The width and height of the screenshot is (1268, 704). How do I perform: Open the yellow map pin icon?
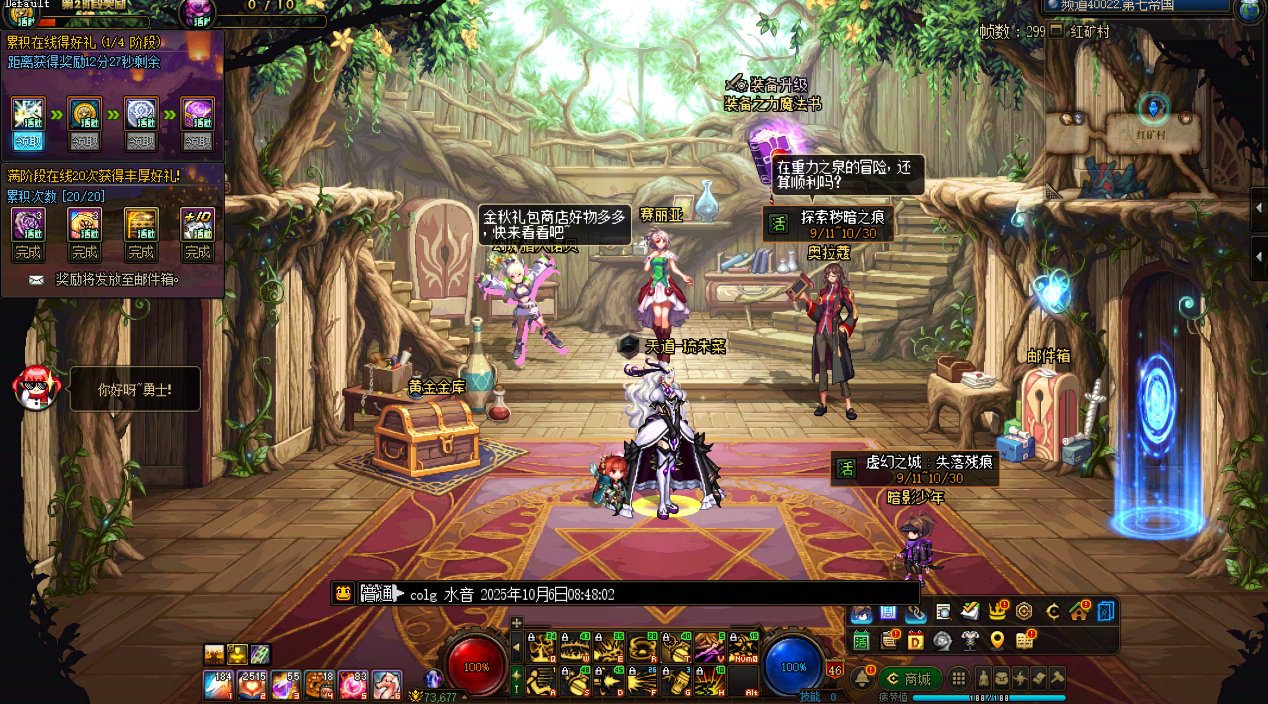[997, 640]
